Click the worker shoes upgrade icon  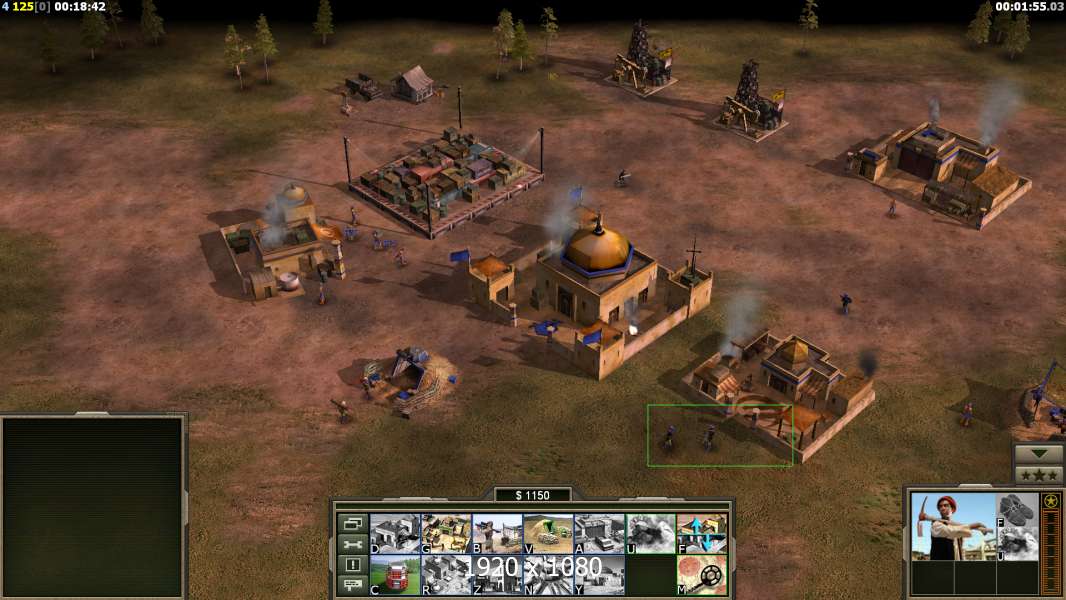pos(1017,509)
